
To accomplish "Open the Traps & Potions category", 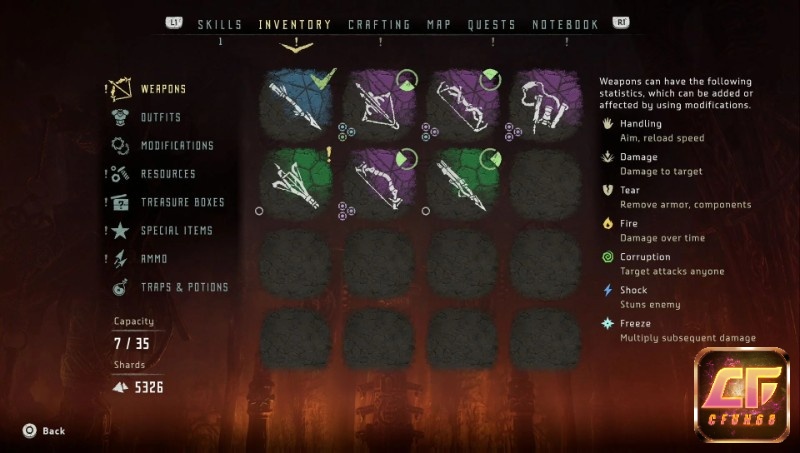I will 184,287.
